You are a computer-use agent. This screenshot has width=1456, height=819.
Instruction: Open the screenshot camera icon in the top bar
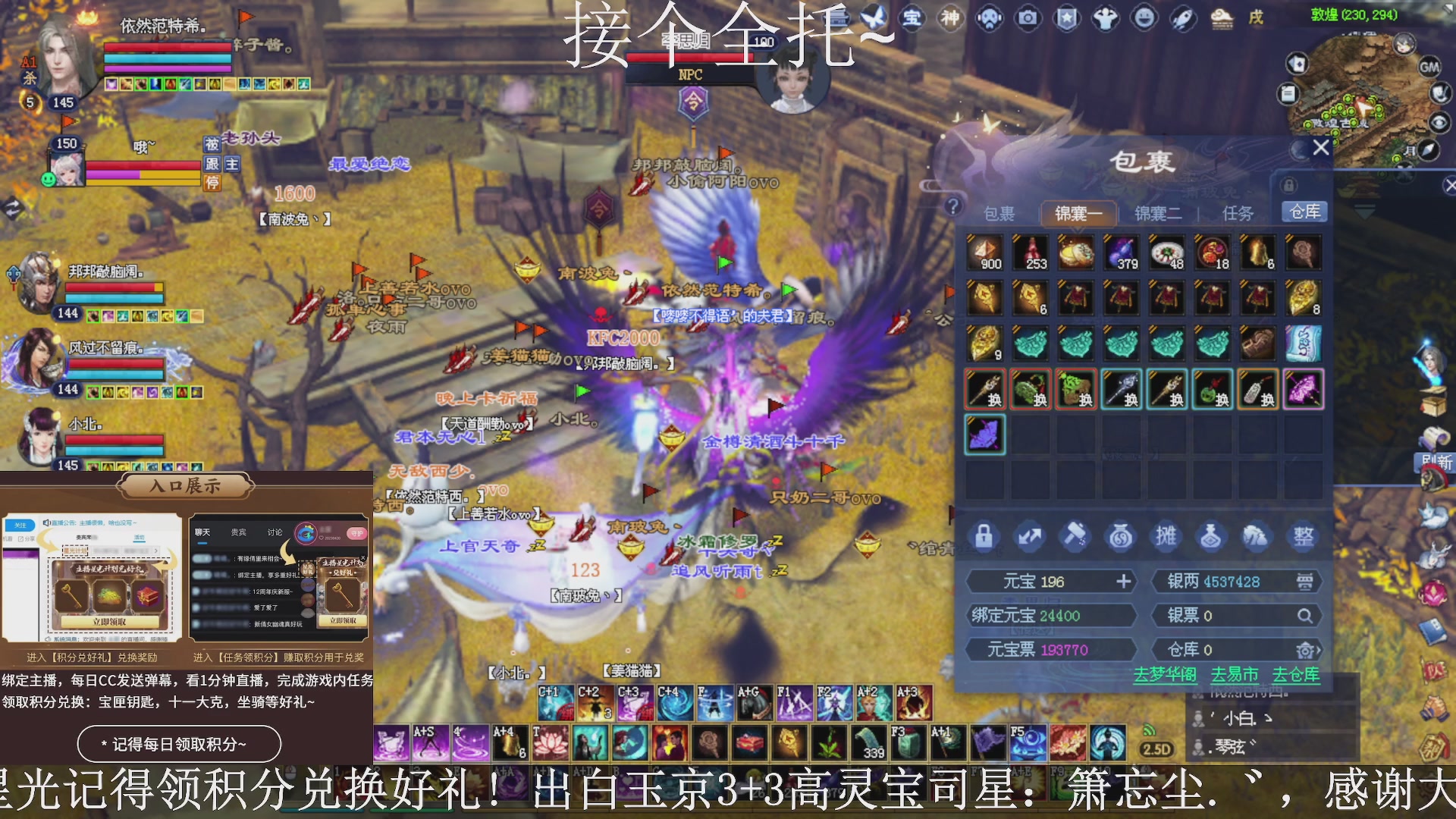tap(1028, 19)
